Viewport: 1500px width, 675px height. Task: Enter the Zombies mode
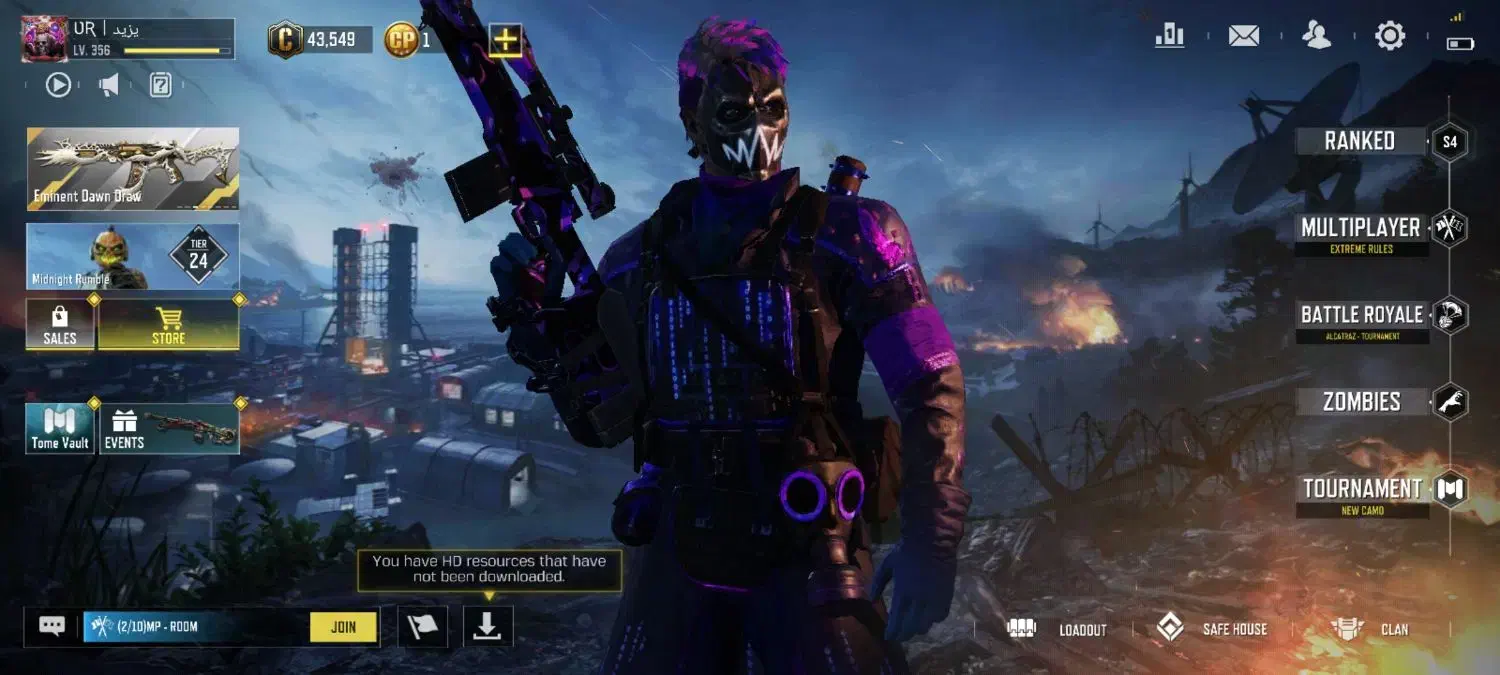1362,402
